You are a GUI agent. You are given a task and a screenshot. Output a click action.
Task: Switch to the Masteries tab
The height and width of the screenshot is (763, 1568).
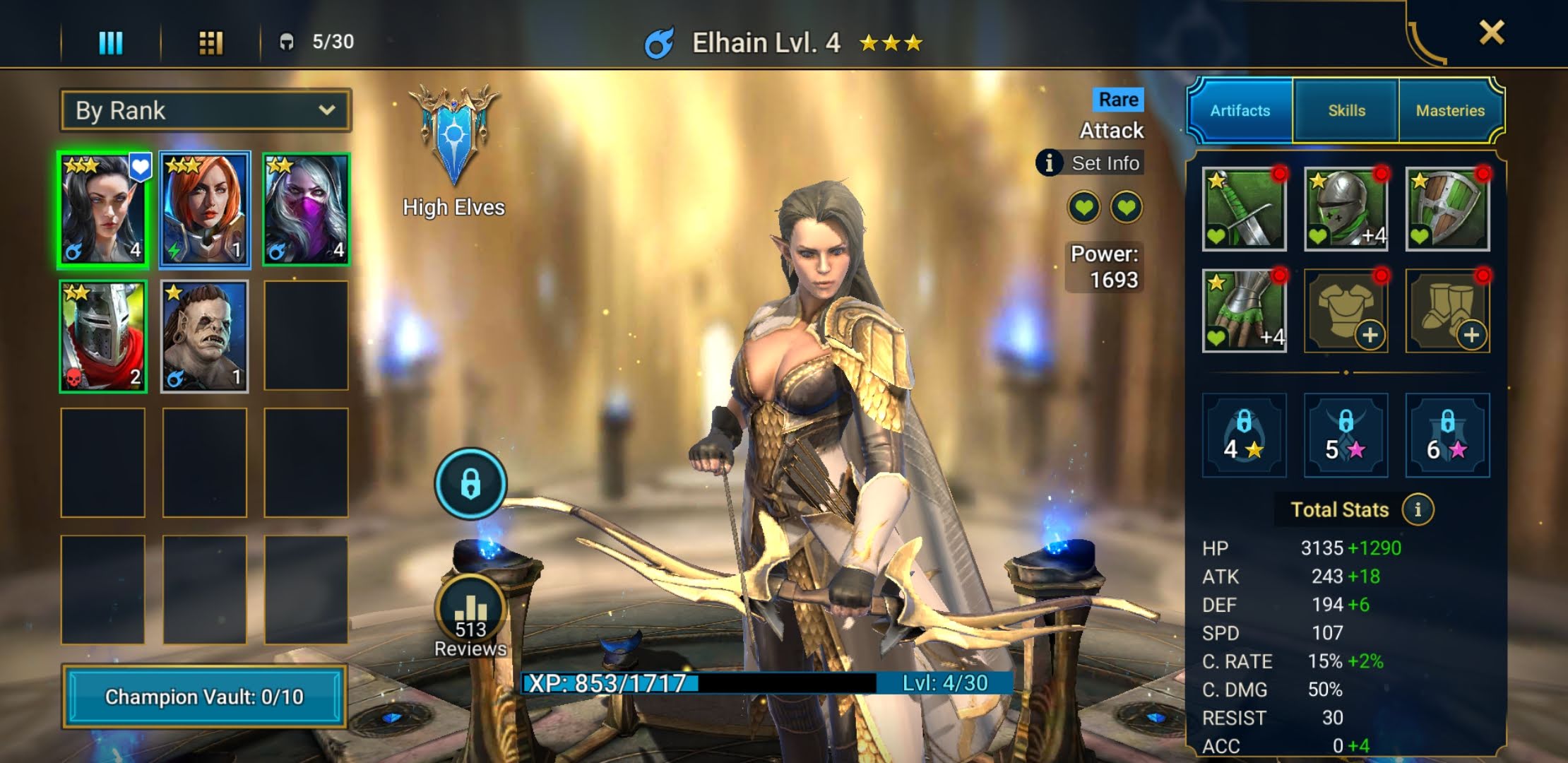pos(1450,110)
